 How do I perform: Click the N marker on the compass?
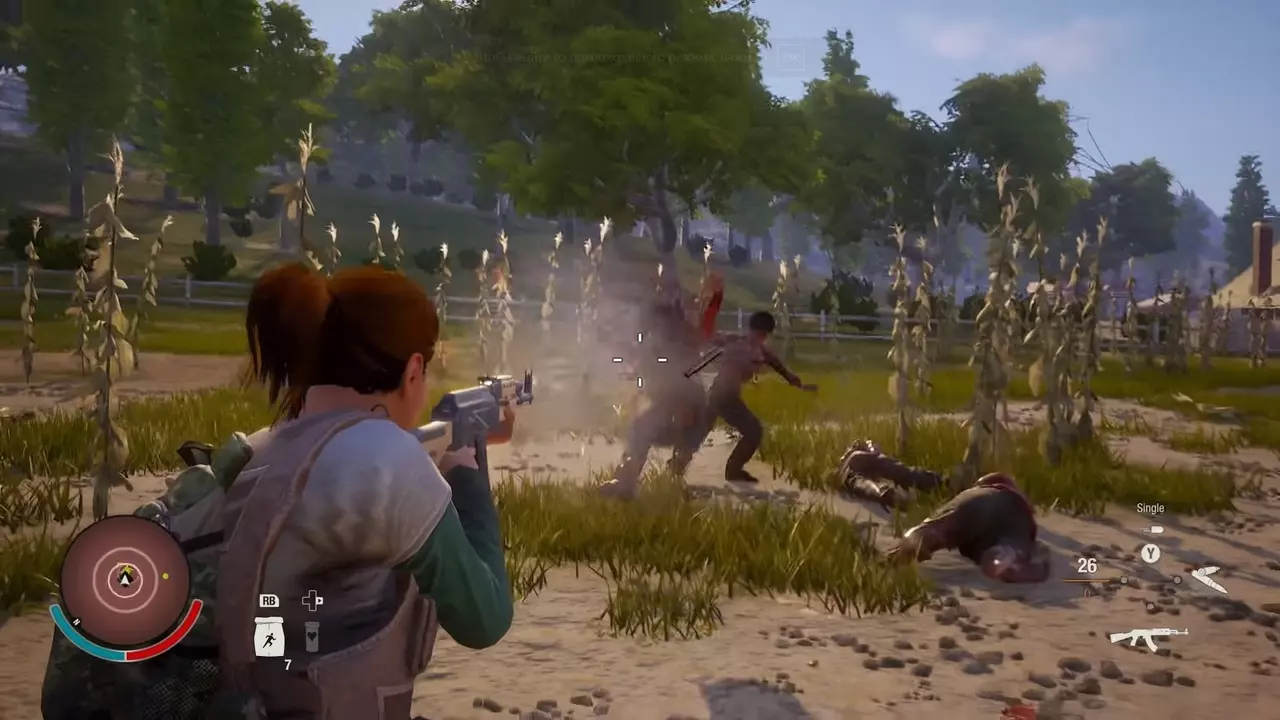point(76,622)
